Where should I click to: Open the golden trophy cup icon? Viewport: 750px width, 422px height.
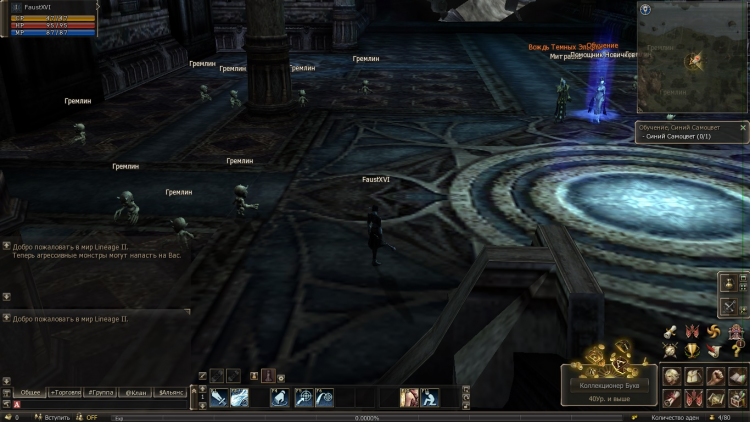(690, 350)
